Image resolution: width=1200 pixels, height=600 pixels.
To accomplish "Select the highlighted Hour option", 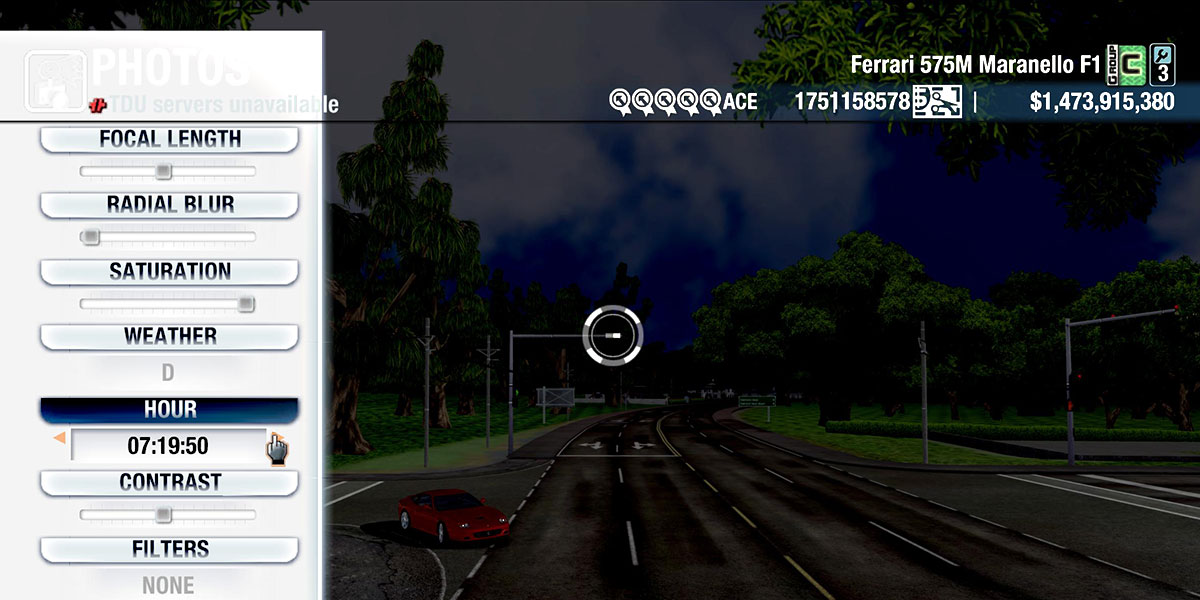I will (169, 410).
